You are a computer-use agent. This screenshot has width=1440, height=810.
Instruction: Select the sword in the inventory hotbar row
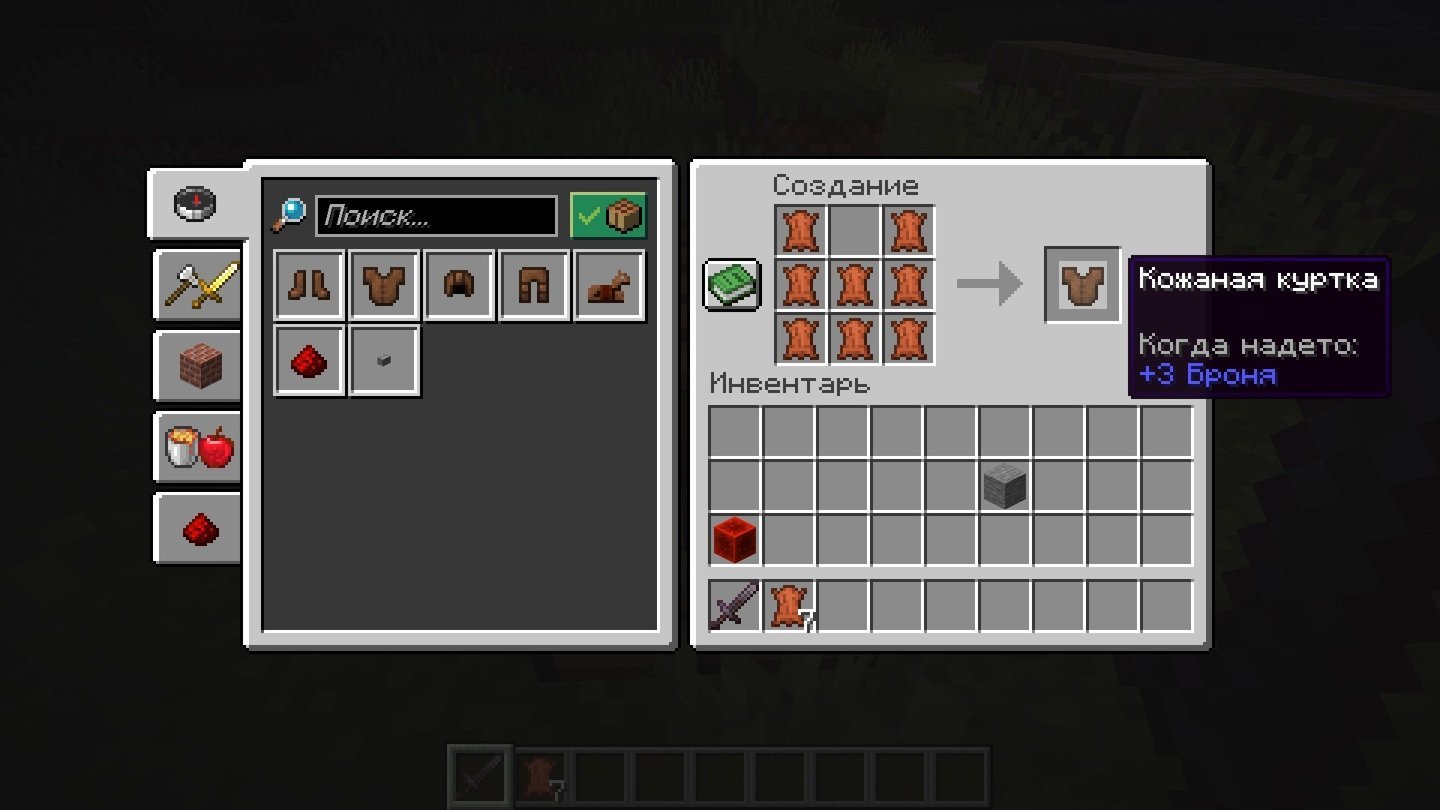pos(735,606)
